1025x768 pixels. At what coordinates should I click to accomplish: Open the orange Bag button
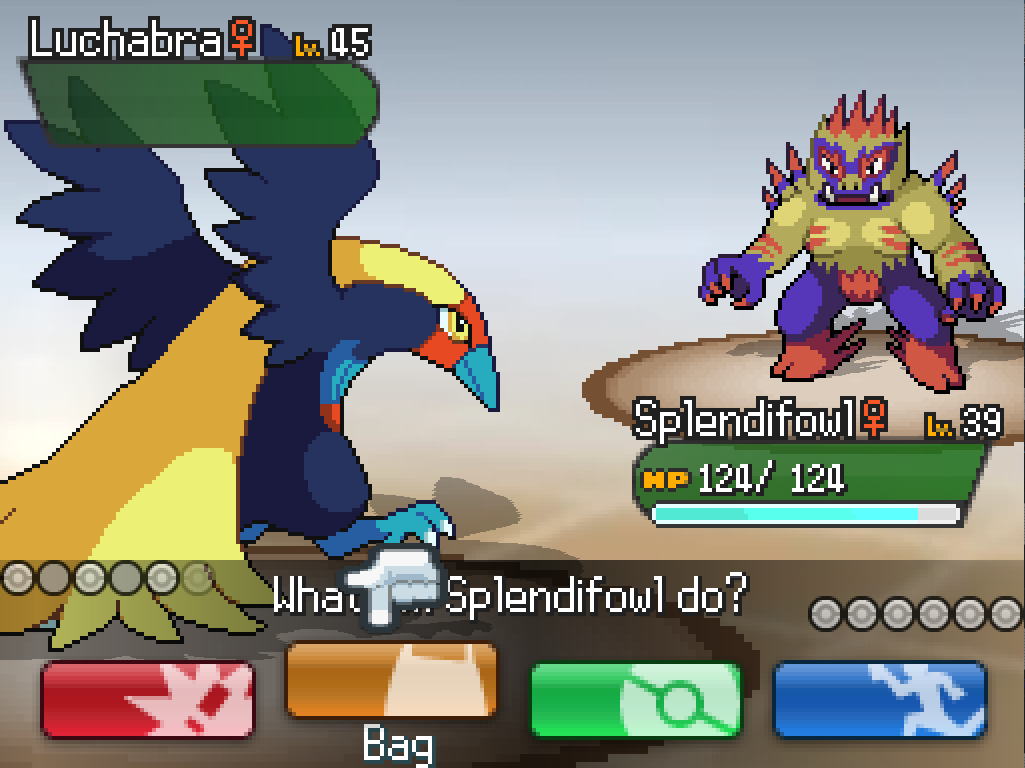tap(391, 680)
